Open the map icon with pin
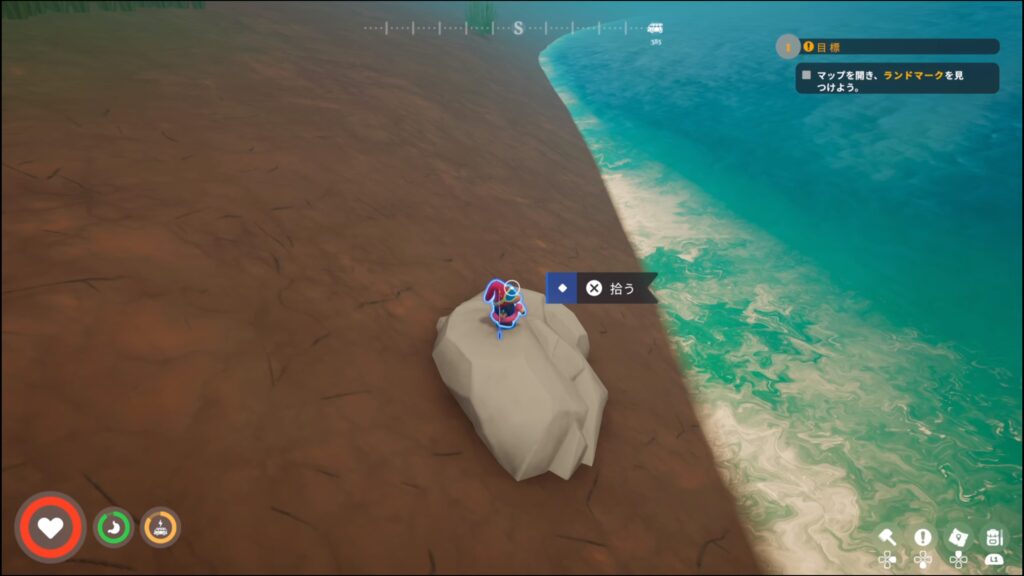This screenshot has width=1024, height=576. (x=958, y=537)
